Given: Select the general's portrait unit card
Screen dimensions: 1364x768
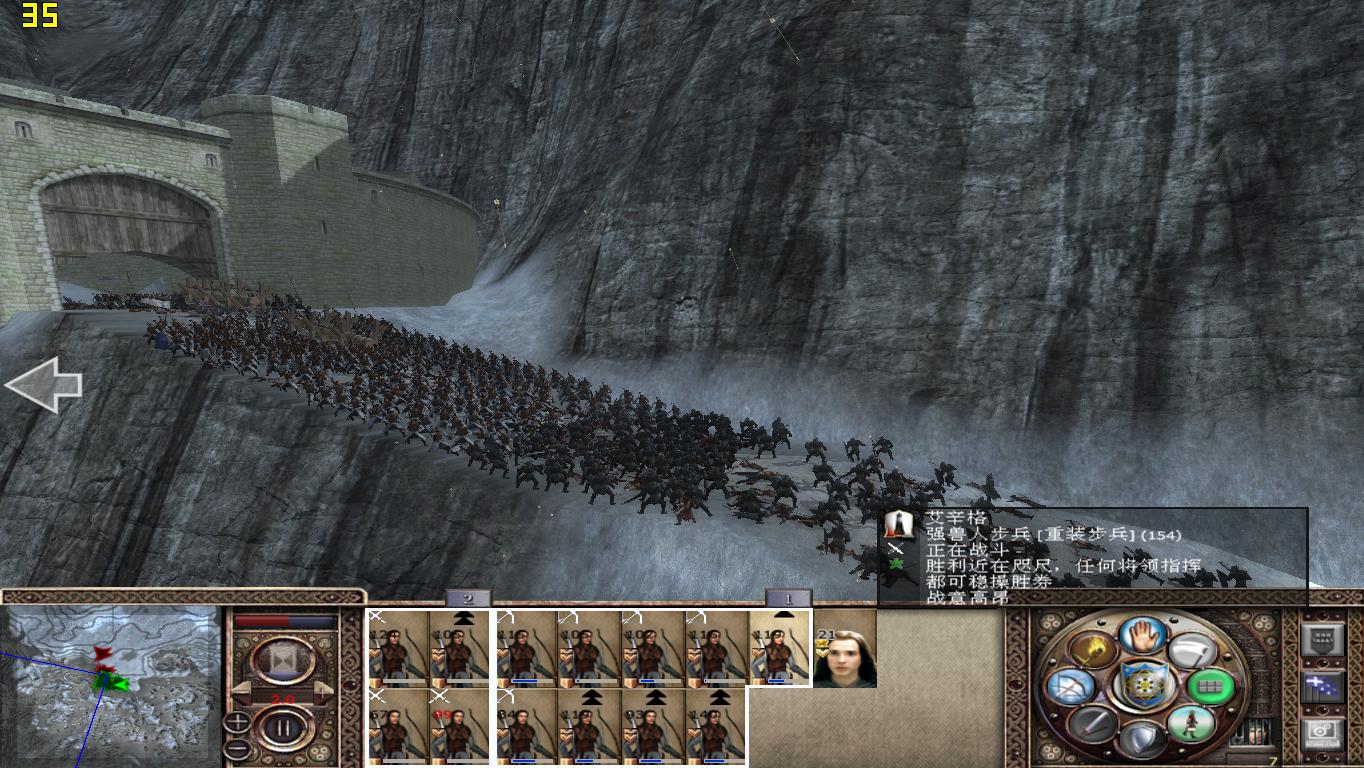Looking at the screenshot, I should [844, 649].
